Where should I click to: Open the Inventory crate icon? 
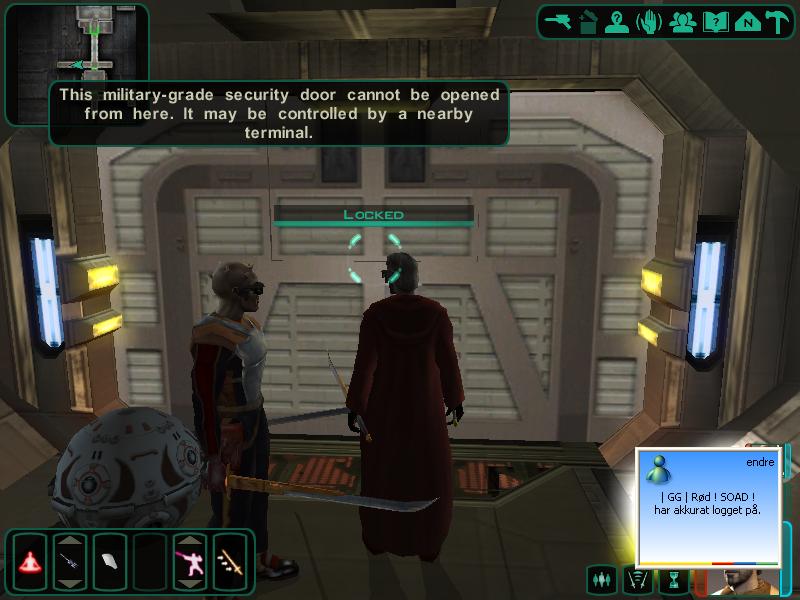pos(589,21)
